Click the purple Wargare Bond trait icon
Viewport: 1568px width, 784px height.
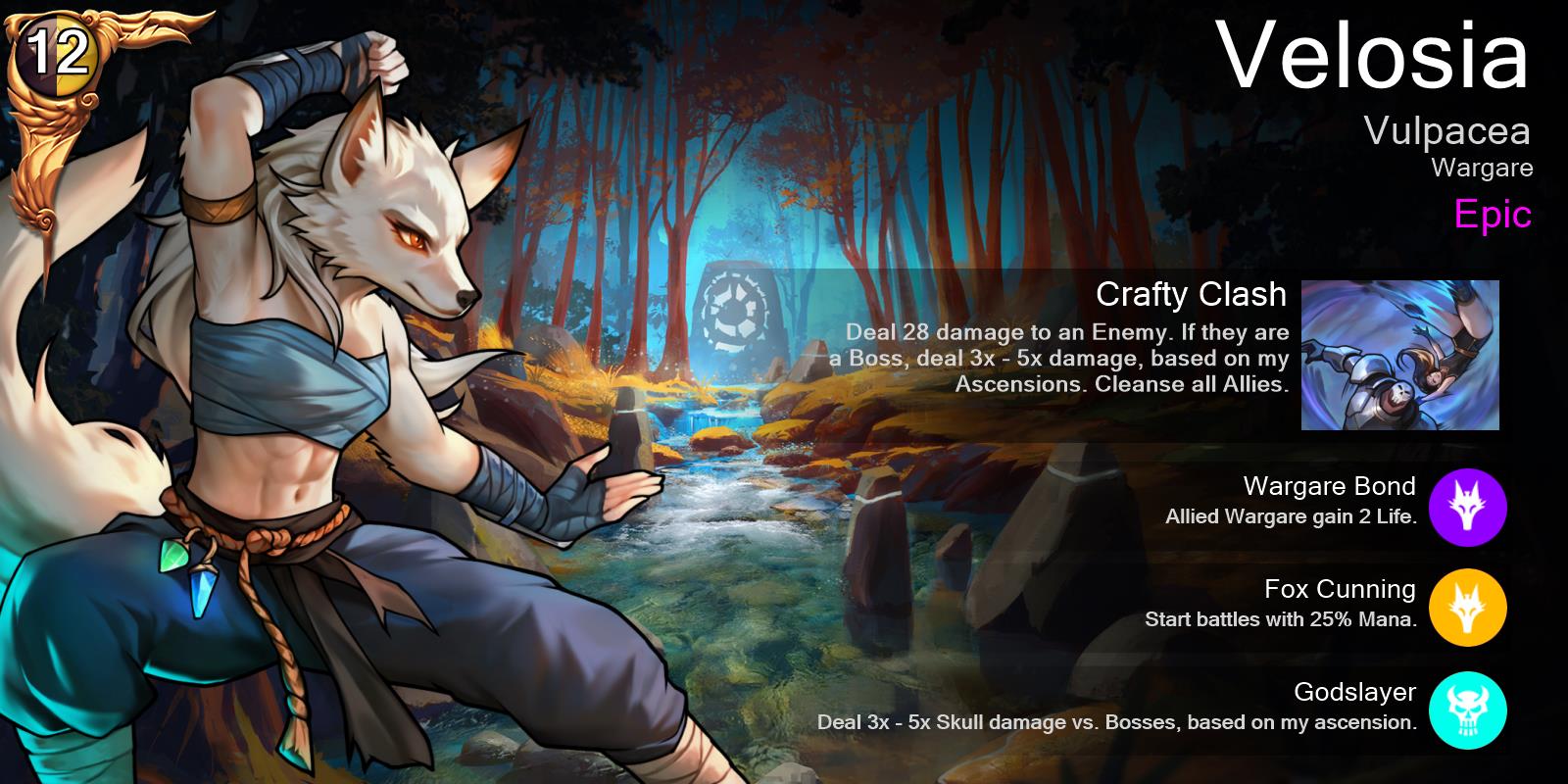(1467, 507)
